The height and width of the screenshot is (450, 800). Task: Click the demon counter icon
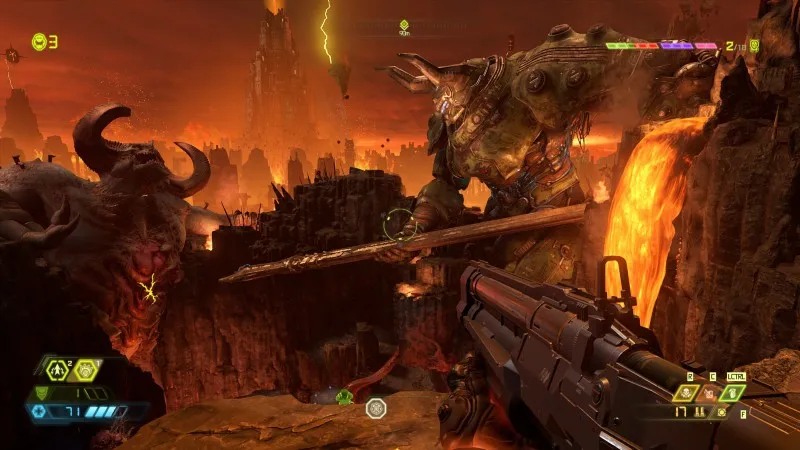click(x=755, y=45)
